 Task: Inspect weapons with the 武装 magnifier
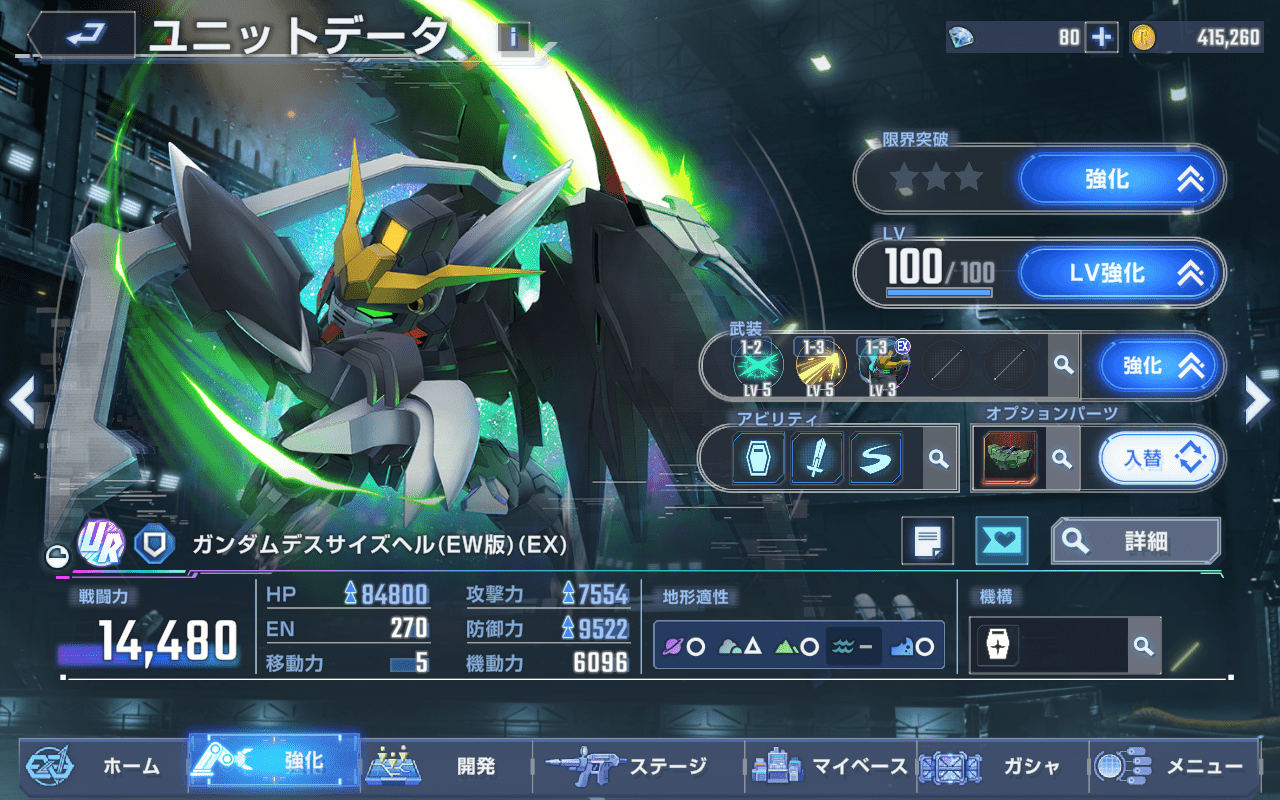pos(1063,367)
